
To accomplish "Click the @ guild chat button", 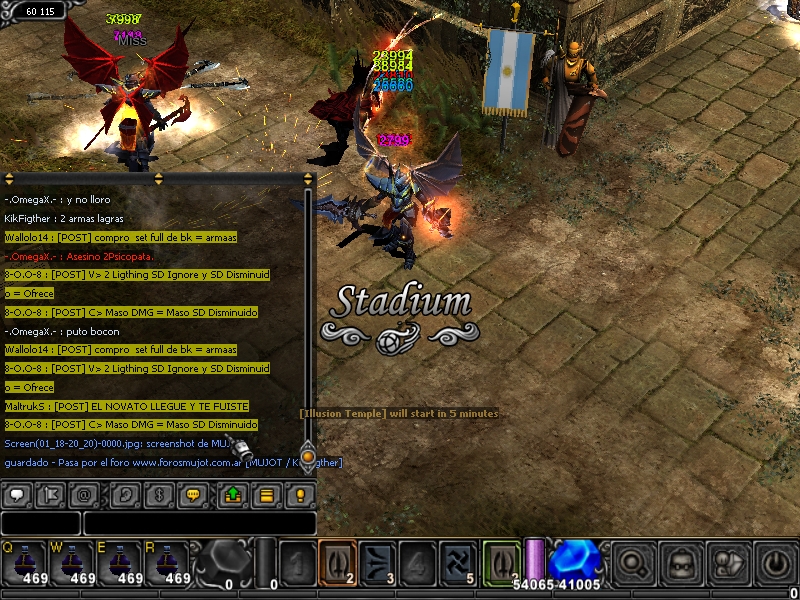I will (x=84, y=494).
